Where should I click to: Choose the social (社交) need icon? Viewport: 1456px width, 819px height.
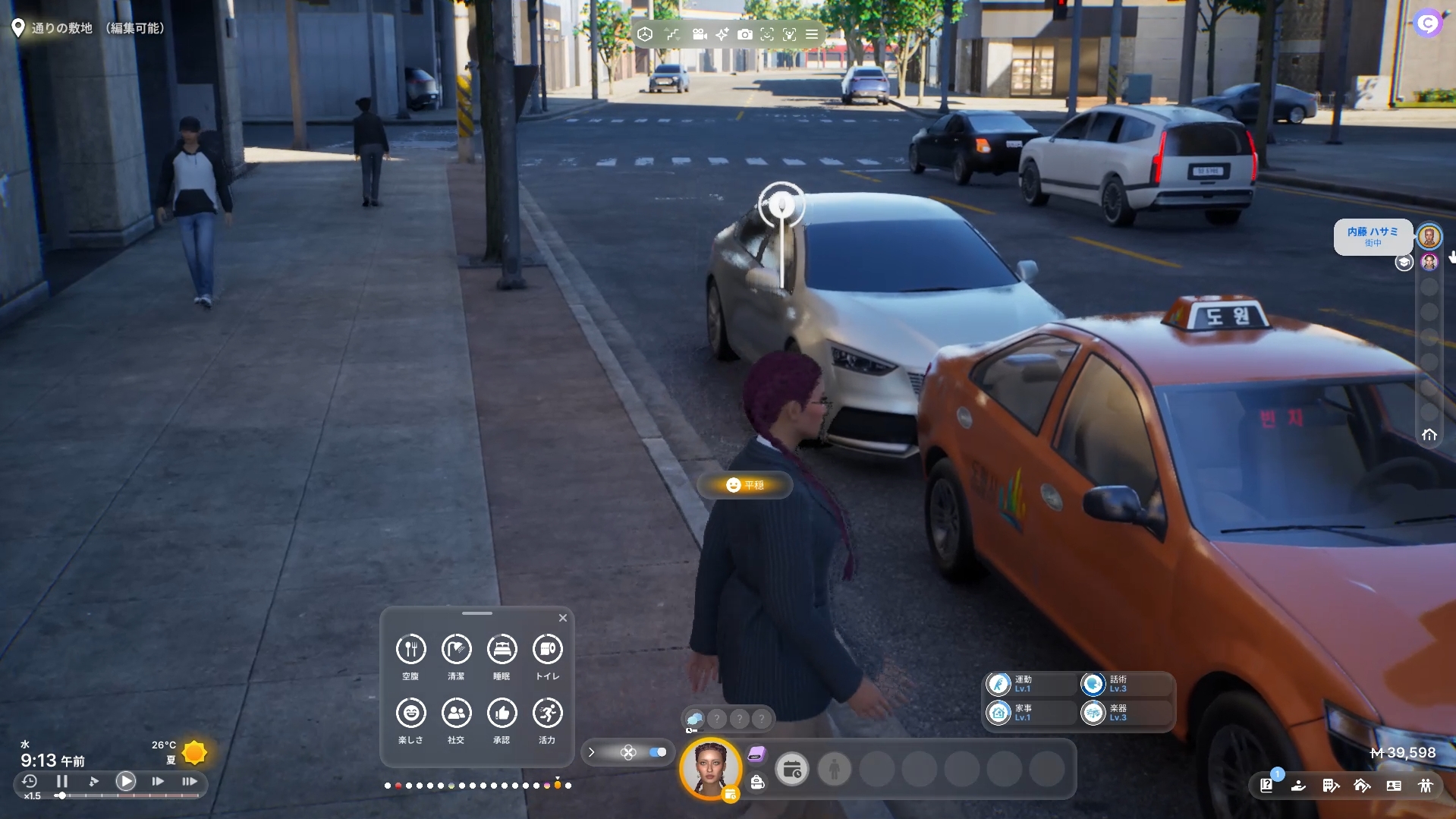point(456,713)
